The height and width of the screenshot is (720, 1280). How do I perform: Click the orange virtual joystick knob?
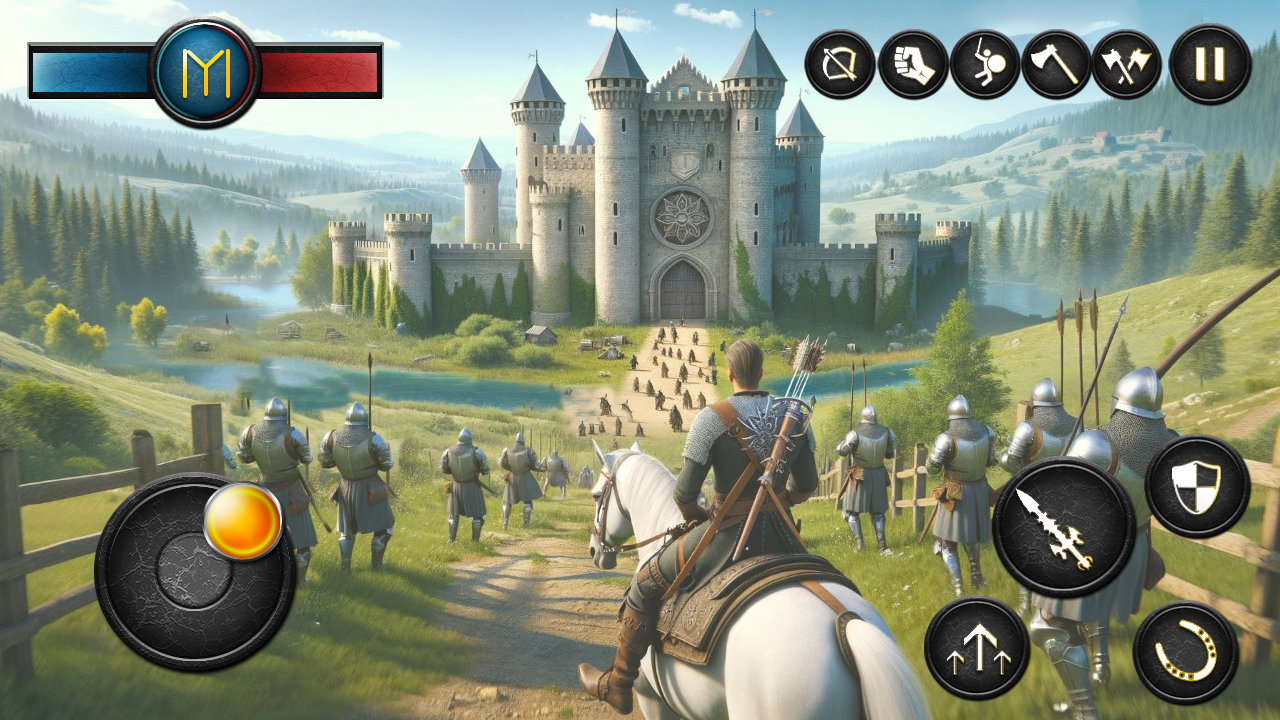point(243,521)
